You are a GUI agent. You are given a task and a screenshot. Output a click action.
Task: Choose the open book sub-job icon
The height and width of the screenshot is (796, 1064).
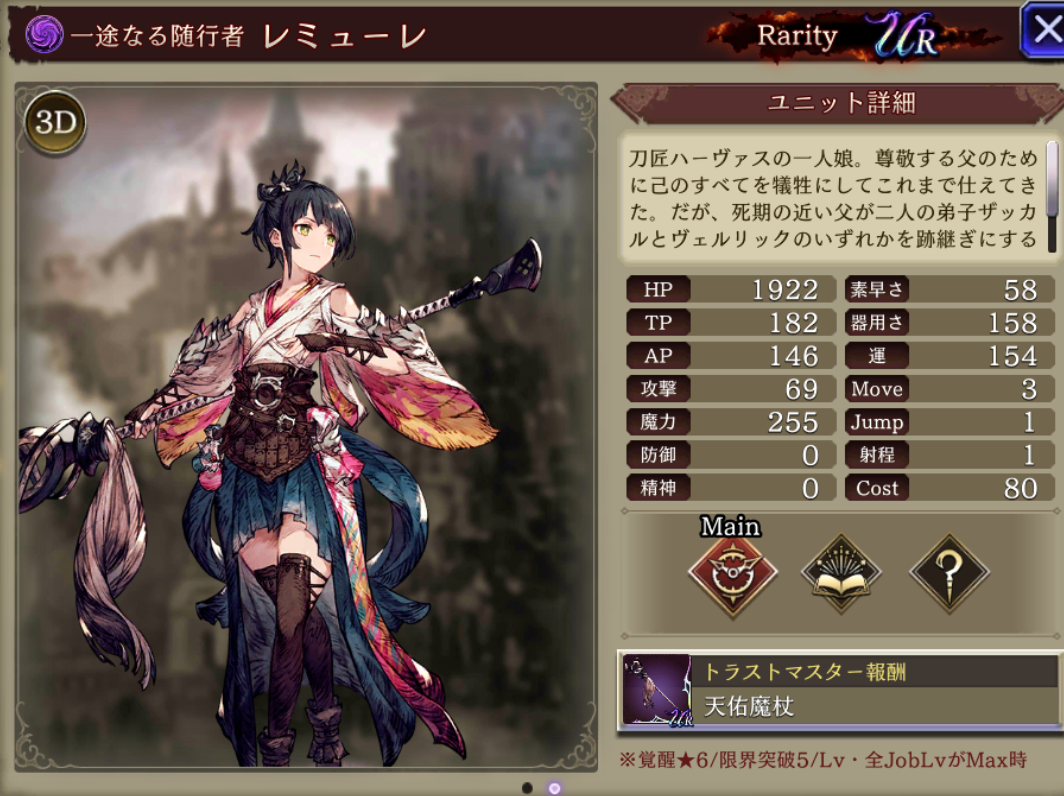click(x=841, y=573)
